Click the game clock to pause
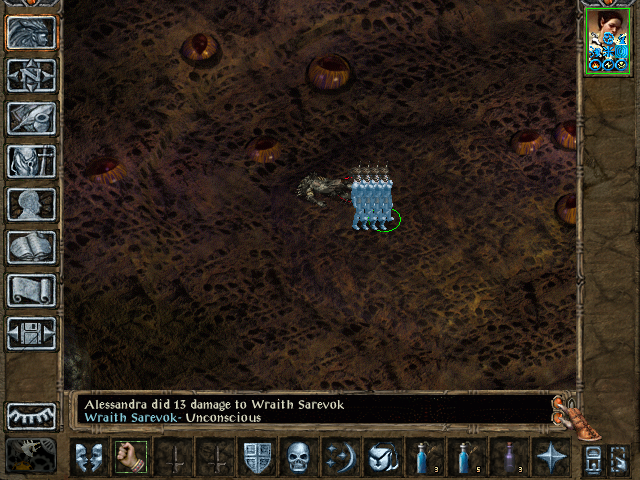 pyautogui.click(x=31, y=456)
